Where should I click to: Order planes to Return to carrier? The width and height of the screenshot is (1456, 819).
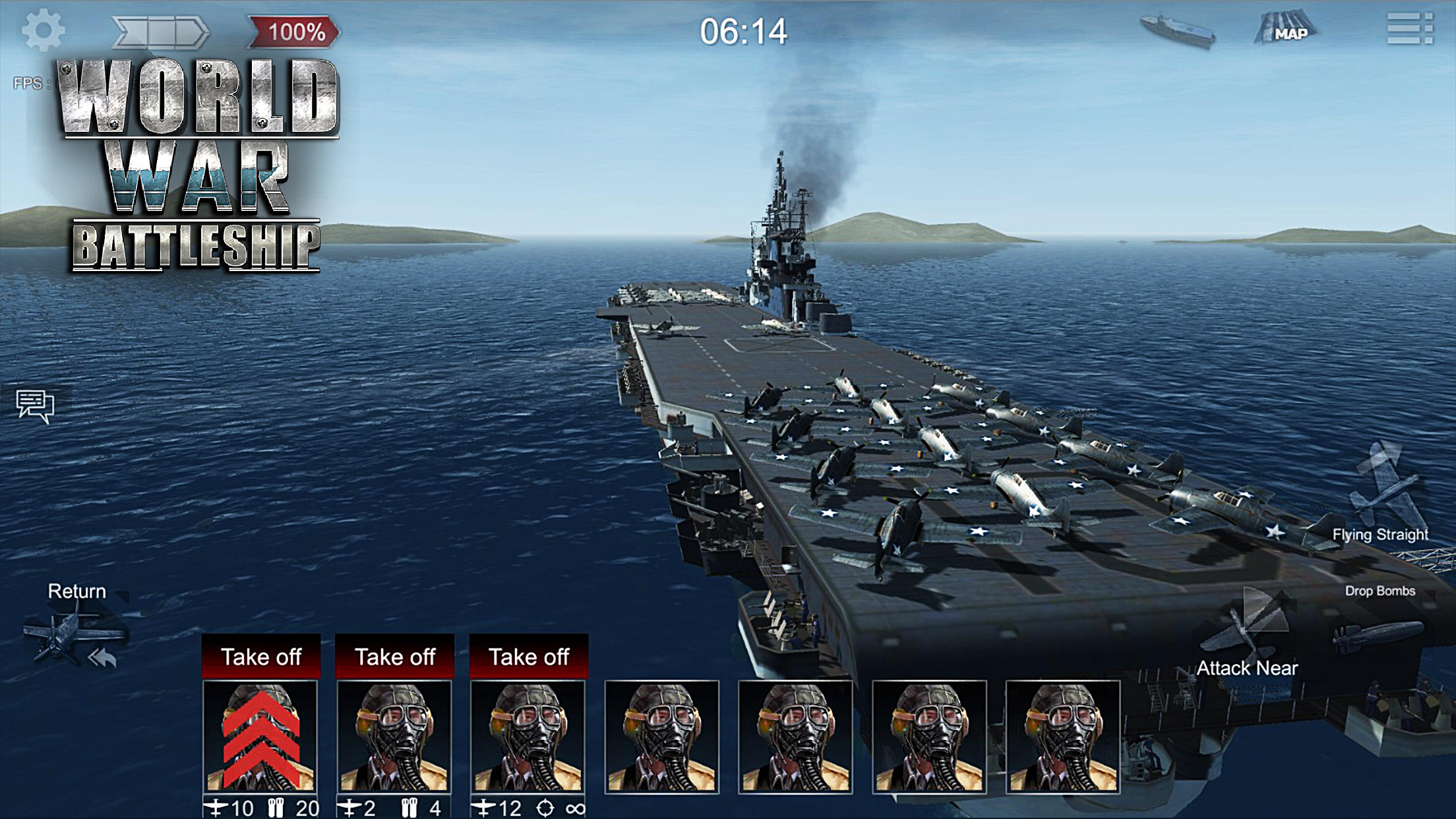pyautogui.click(x=76, y=630)
